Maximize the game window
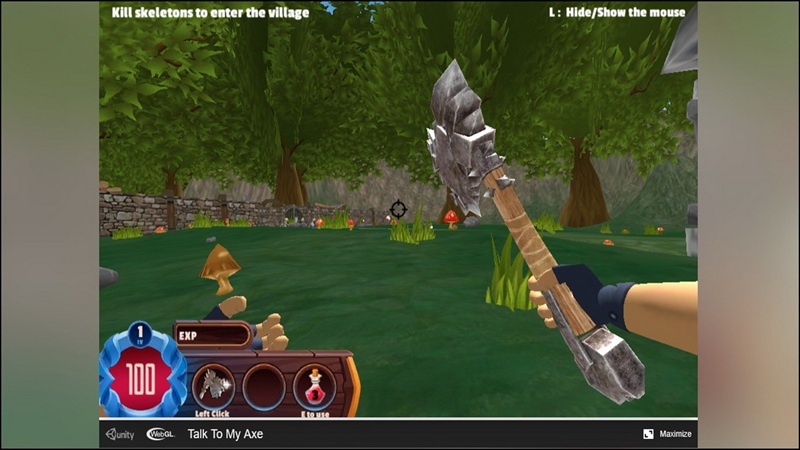The height and width of the screenshot is (450, 800). tap(667, 434)
